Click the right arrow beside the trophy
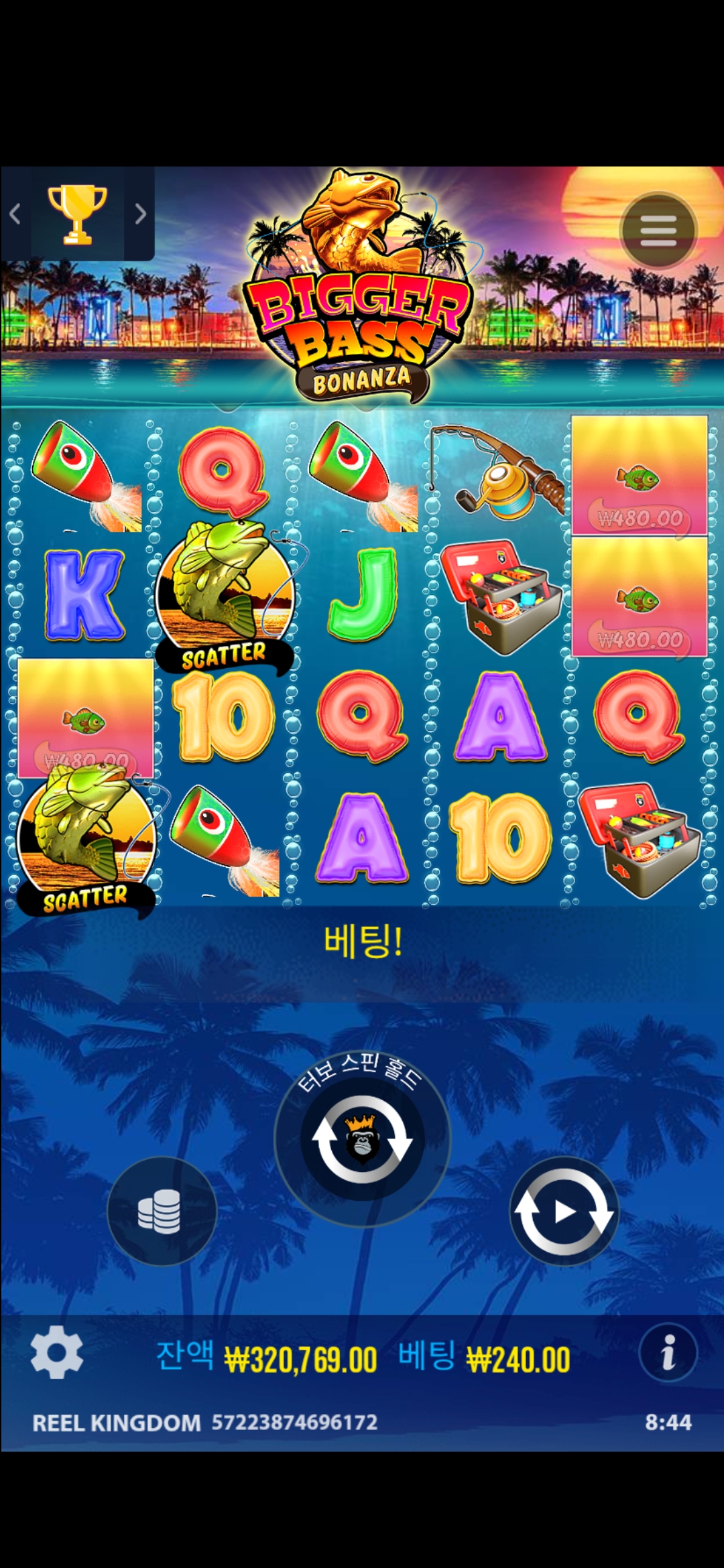The image size is (724, 1568). click(140, 214)
